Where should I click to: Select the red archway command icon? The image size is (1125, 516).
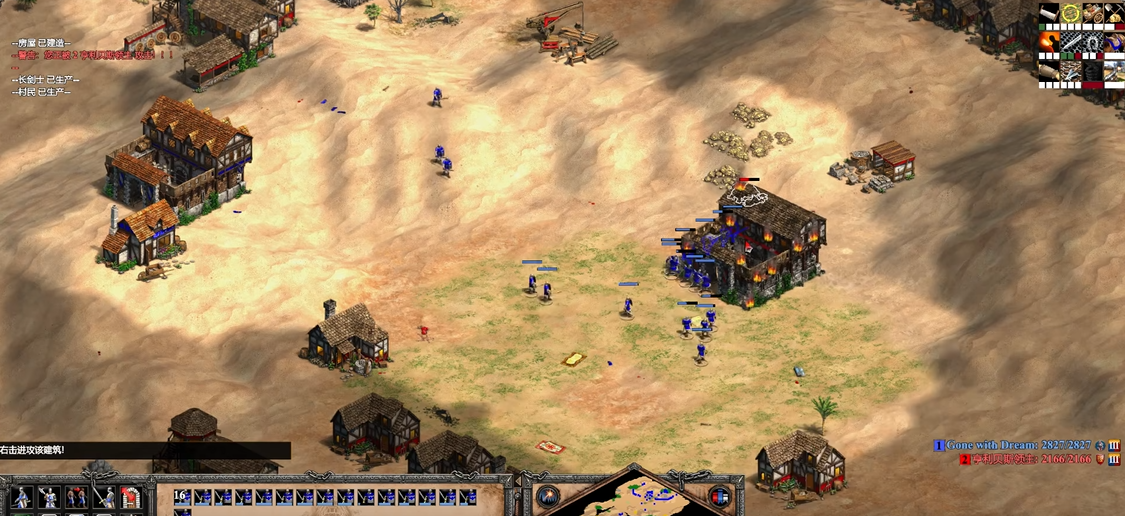point(131,497)
